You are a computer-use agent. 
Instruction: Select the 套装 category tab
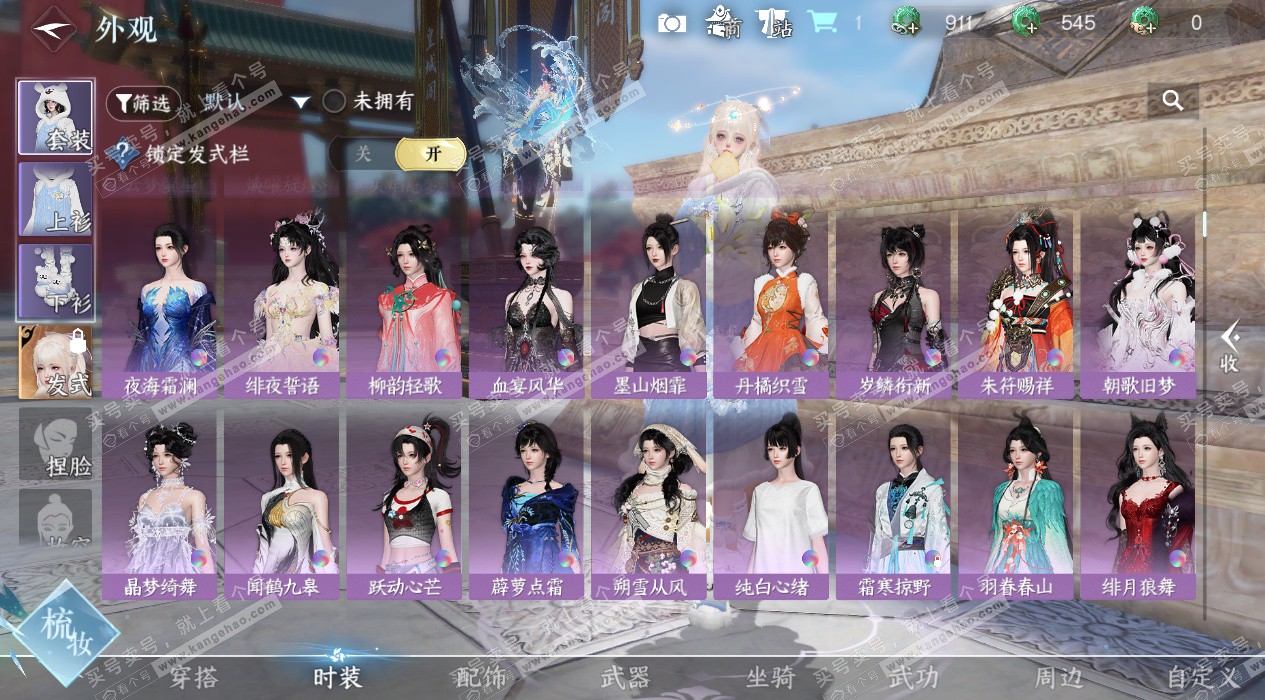[56, 117]
